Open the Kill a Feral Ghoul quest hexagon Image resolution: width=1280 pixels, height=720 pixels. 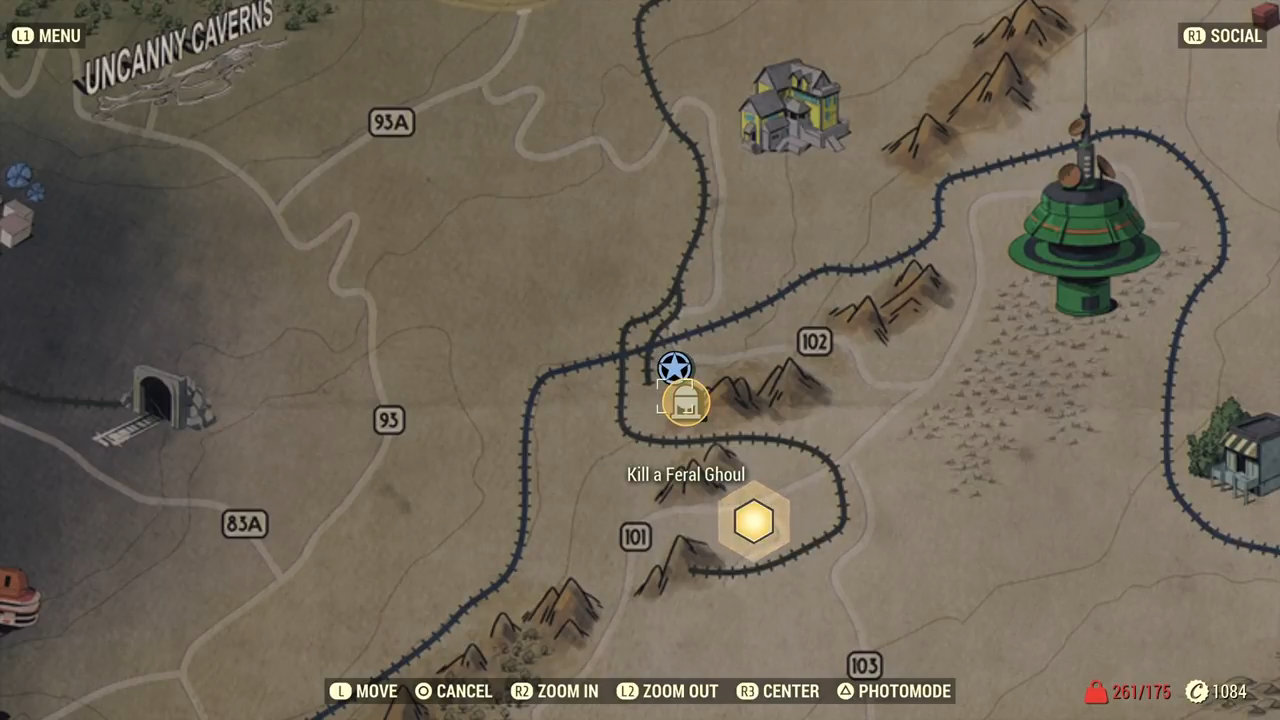click(753, 521)
